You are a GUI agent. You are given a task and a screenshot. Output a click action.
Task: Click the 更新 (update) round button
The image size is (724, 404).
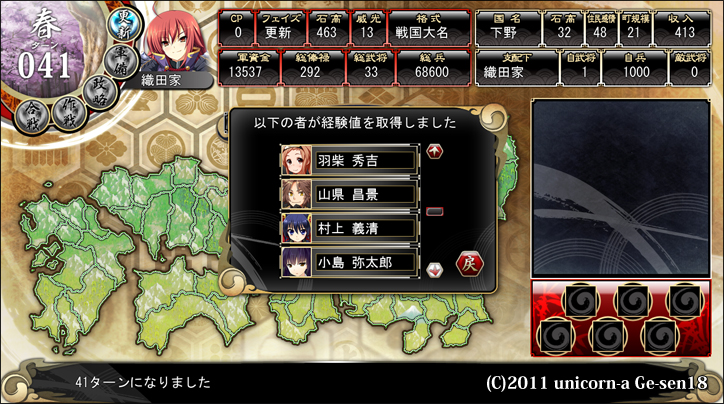(x=126, y=24)
